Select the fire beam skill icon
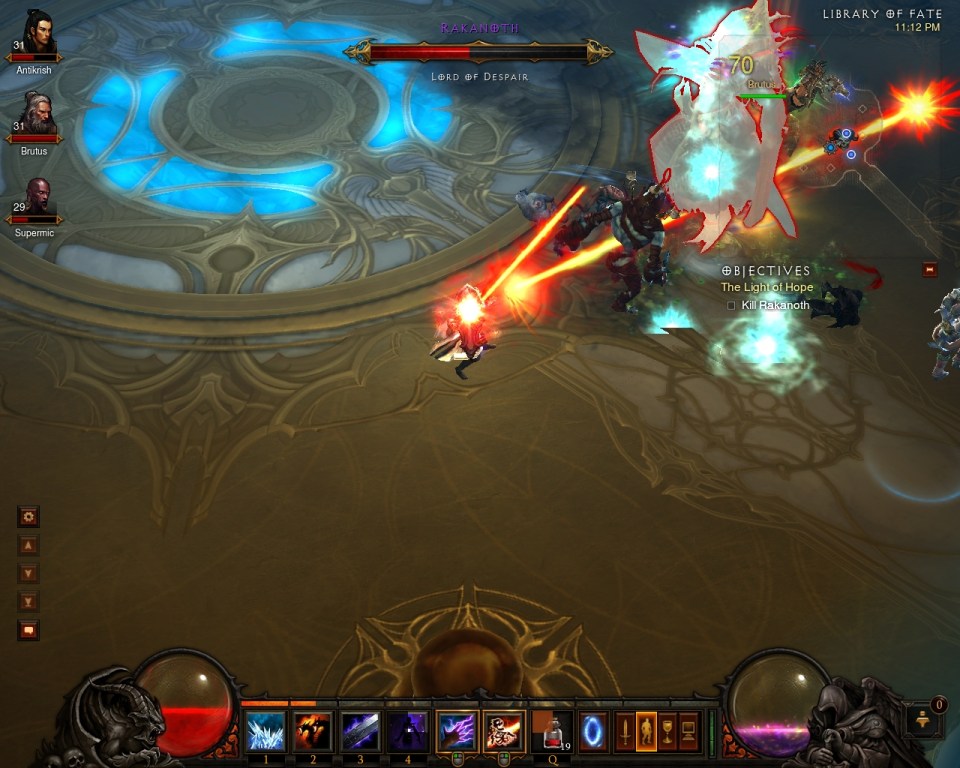 pyautogui.click(x=503, y=731)
